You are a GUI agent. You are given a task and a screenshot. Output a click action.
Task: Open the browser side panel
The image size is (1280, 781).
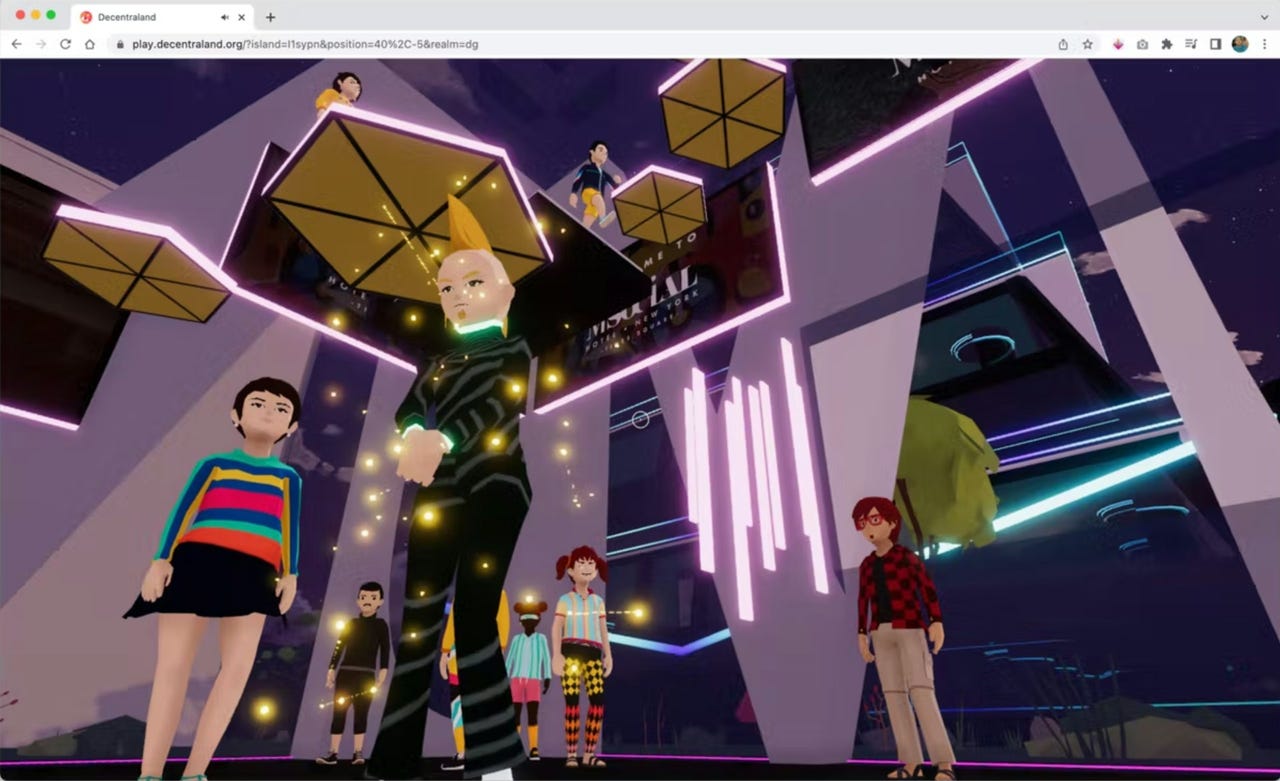(1215, 44)
